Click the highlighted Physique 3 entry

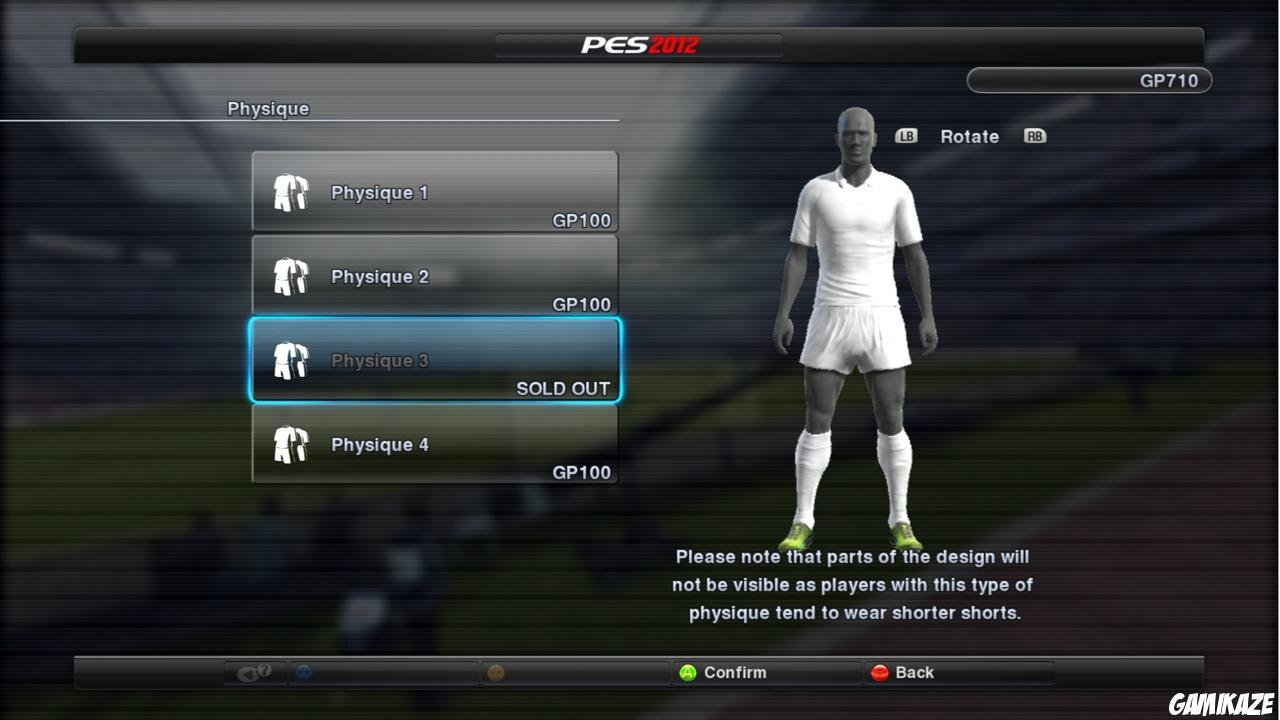435,360
